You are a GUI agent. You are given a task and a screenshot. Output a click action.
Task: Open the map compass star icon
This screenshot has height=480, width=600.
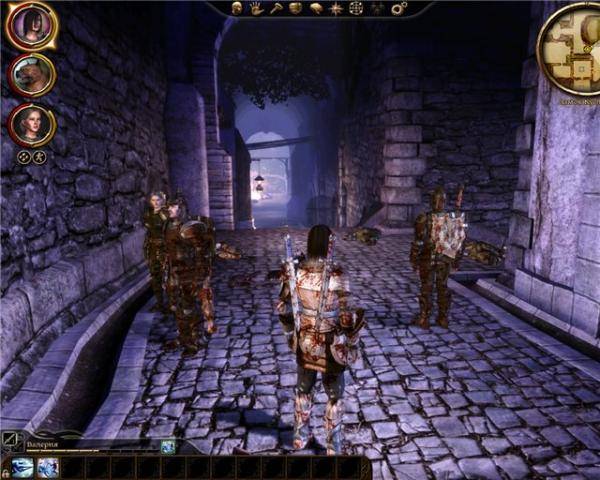click(x=335, y=8)
